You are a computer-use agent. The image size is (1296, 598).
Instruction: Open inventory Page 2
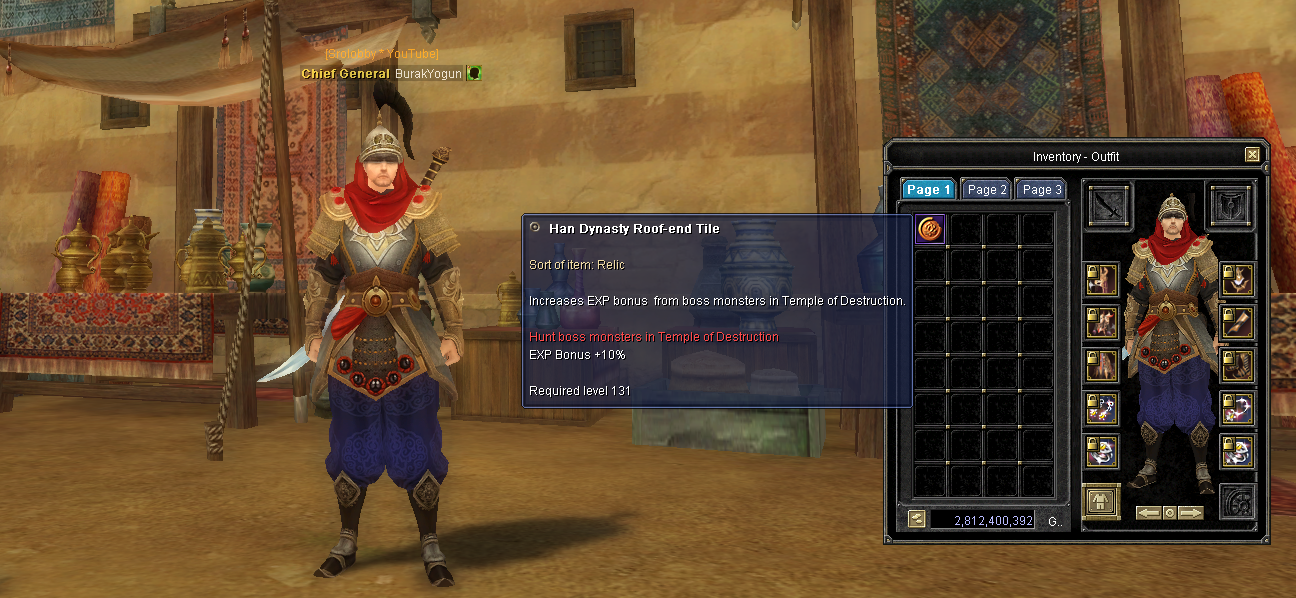pyautogui.click(x=987, y=189)
